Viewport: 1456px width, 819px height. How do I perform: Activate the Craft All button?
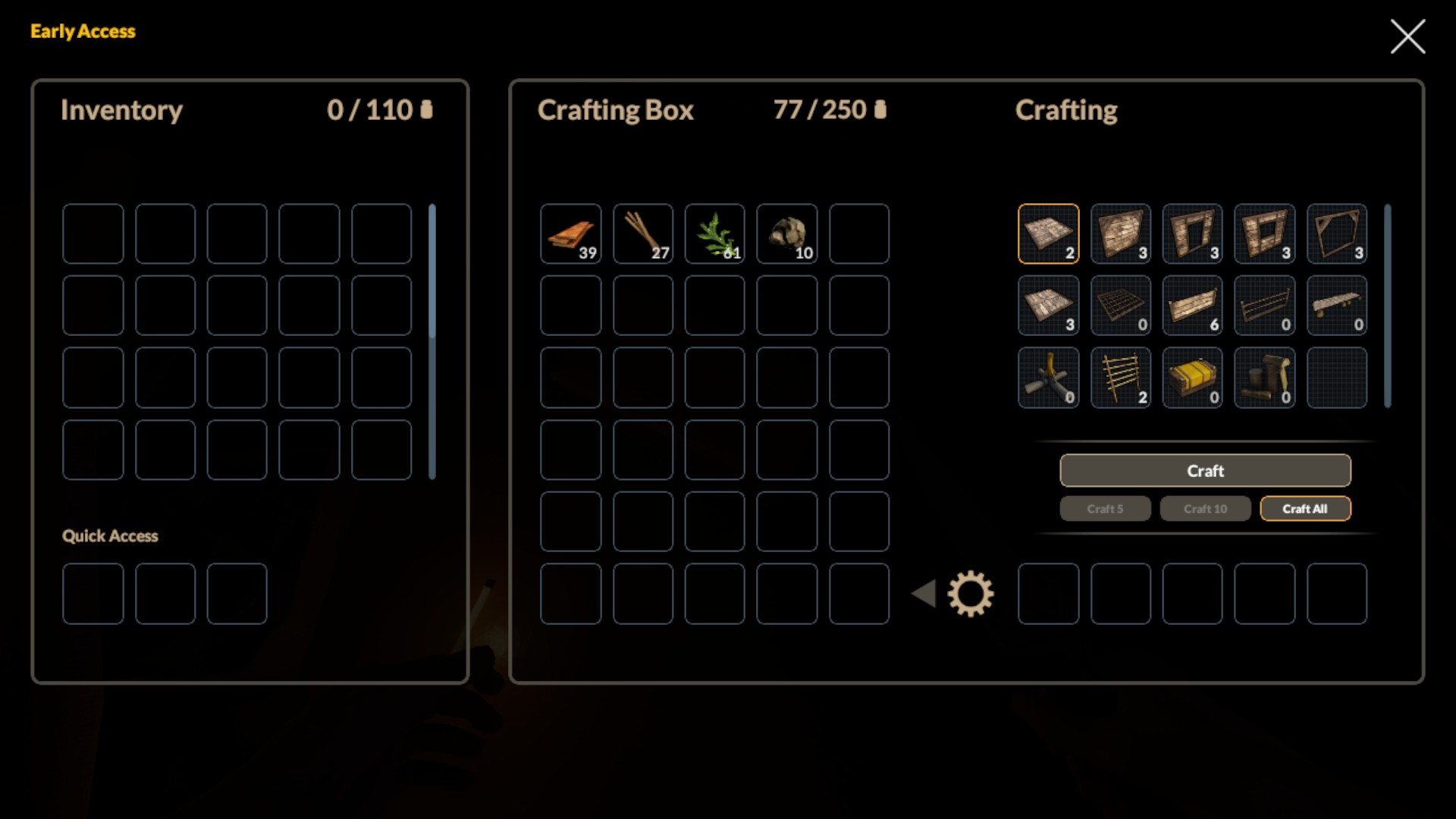tap(1305, 509)
